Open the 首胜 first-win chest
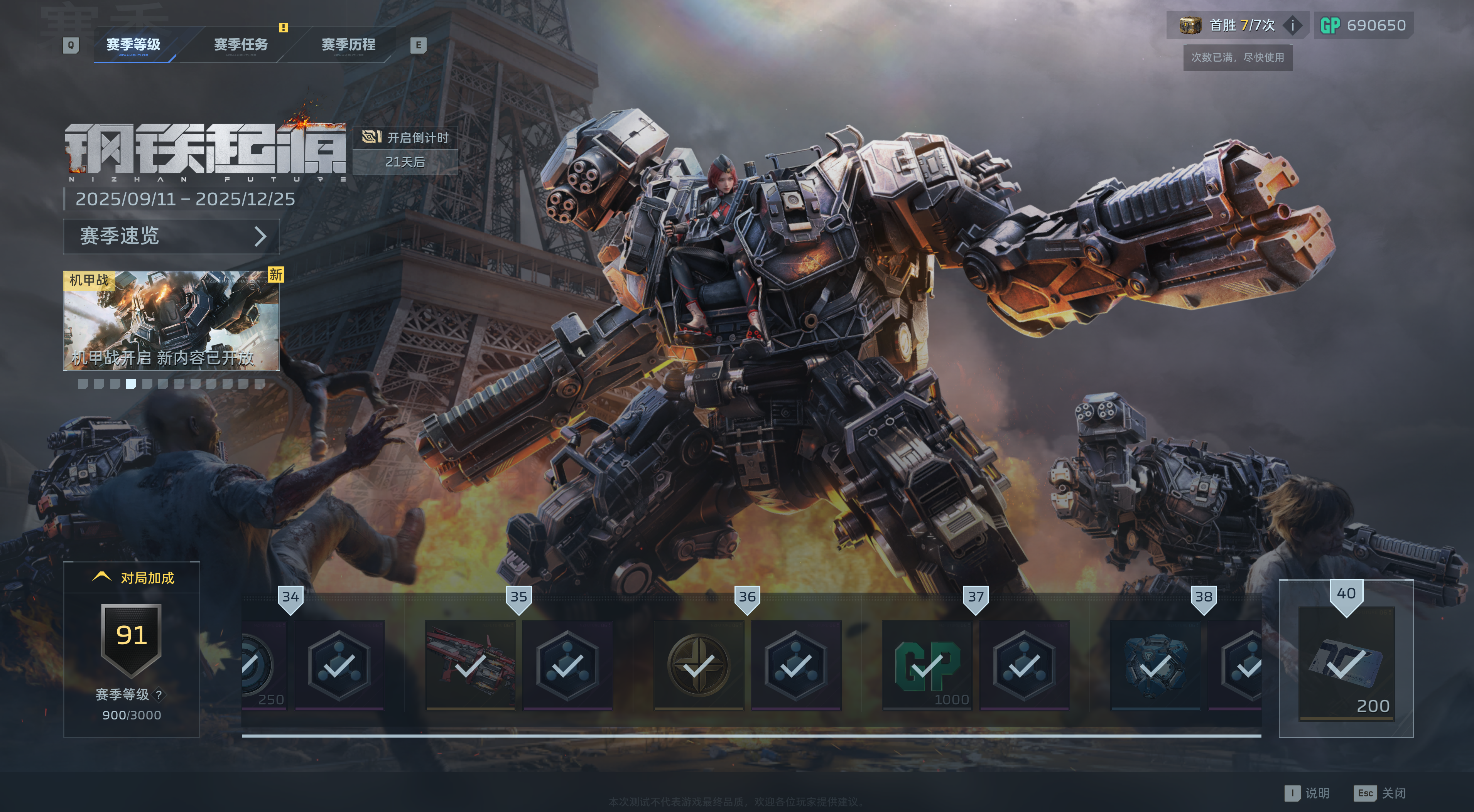Screen dimensions: 1474x812 (x=1190, y=25)
